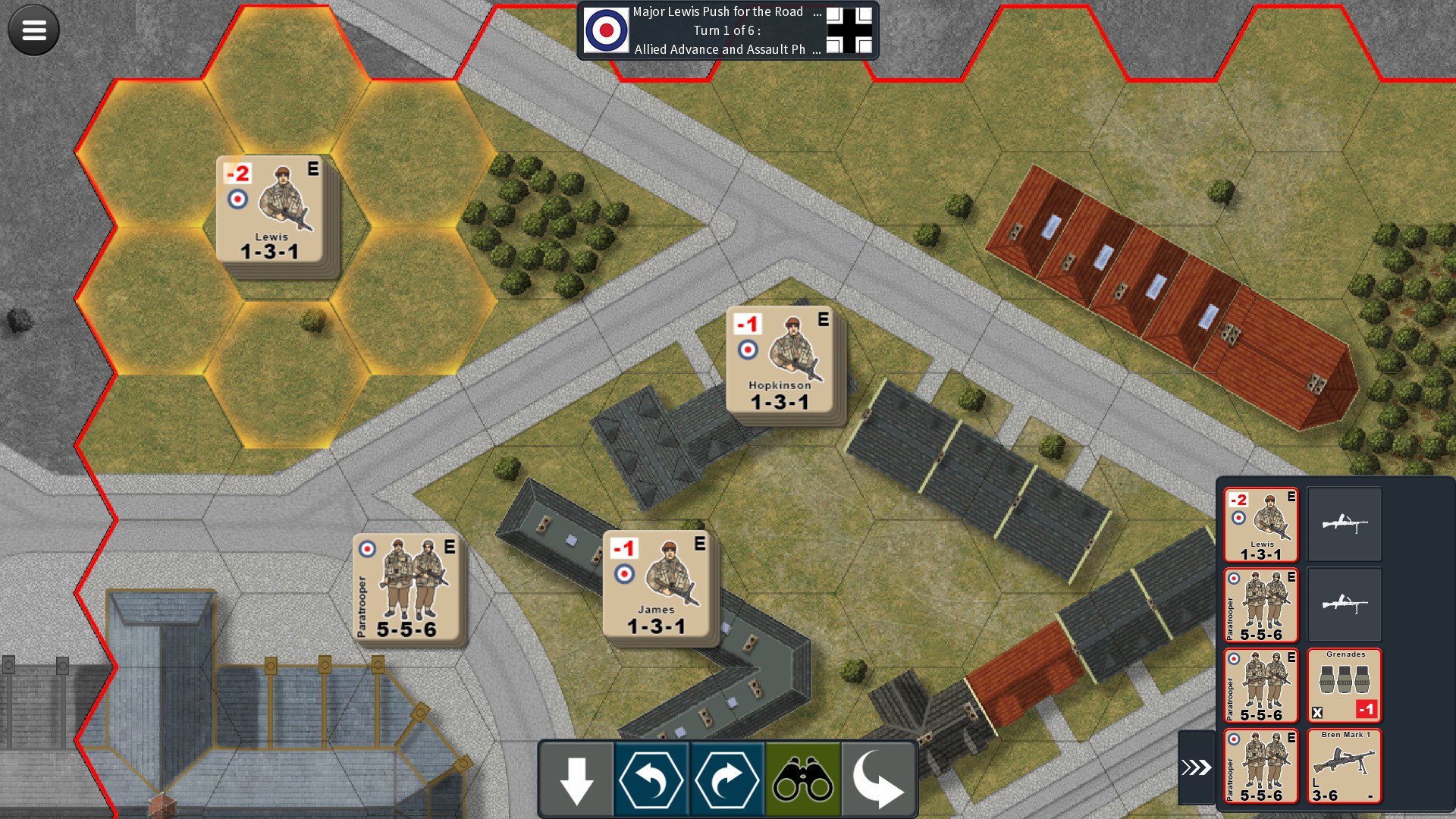Screen dimensions: 1456x819
Task: End phase with the curved arrow button
Action: [x=878, y=780]
